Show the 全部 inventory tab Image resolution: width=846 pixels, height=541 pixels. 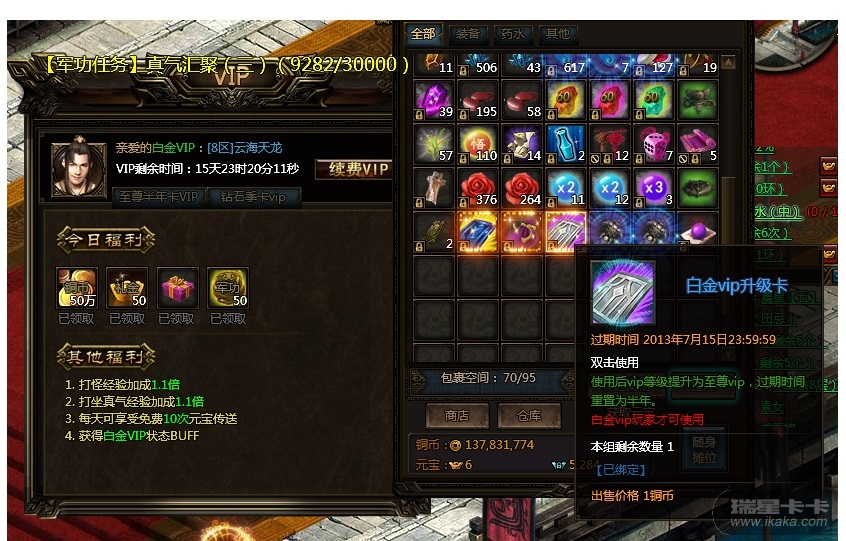click(424, 33)
